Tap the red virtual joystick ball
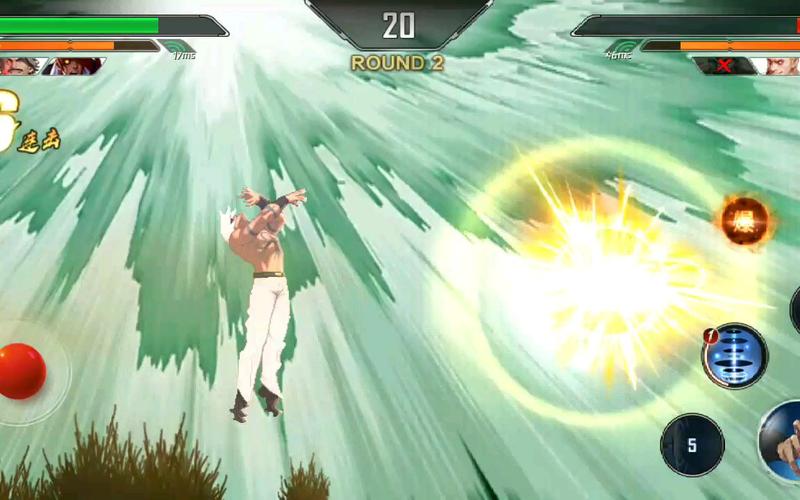The image size is (800, 500). pyautogui.click(x=21, y=370)
